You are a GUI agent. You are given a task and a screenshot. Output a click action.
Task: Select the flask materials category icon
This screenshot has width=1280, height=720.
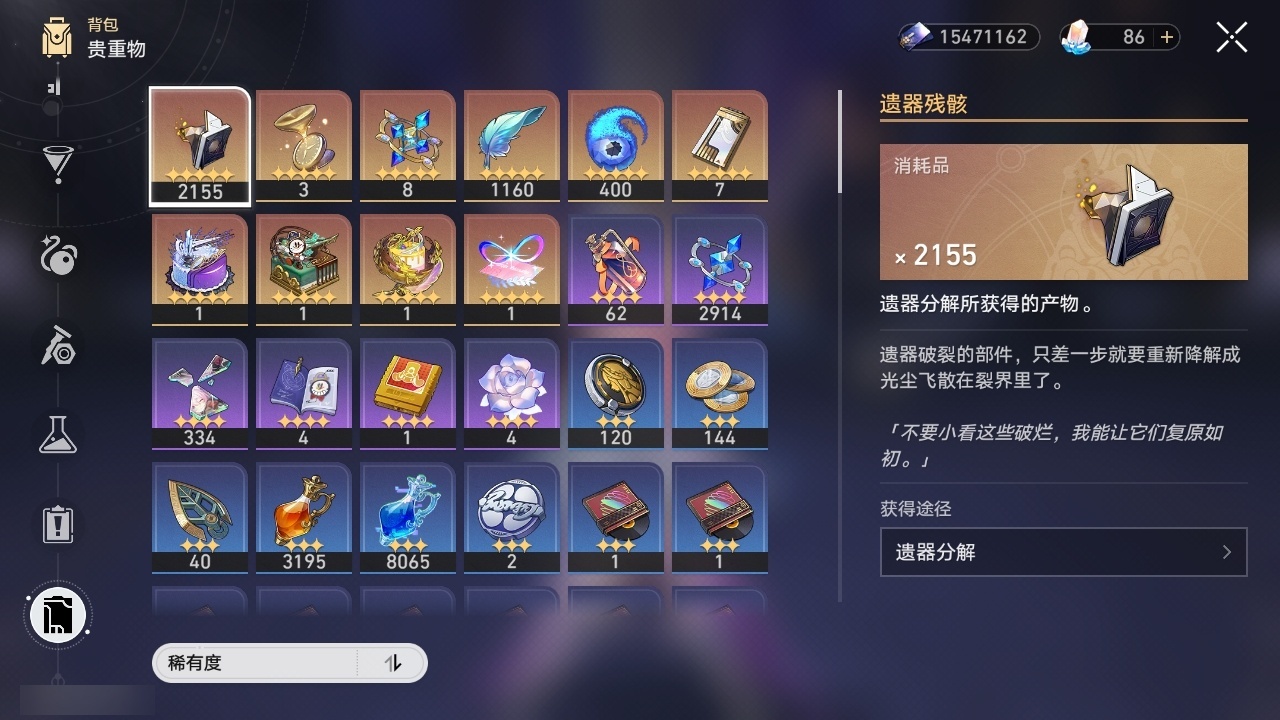(x=57, y=435)
